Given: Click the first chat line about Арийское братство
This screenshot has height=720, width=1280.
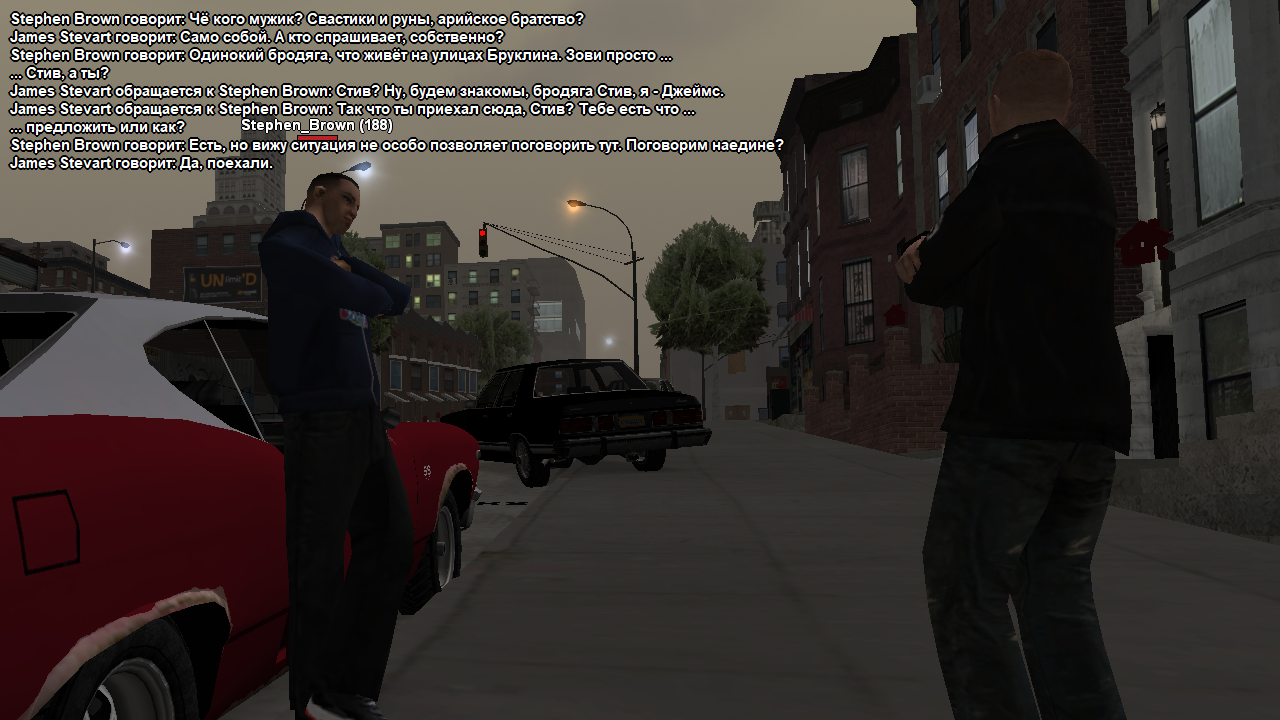Looking at the screenshot, I should point(297,19).
